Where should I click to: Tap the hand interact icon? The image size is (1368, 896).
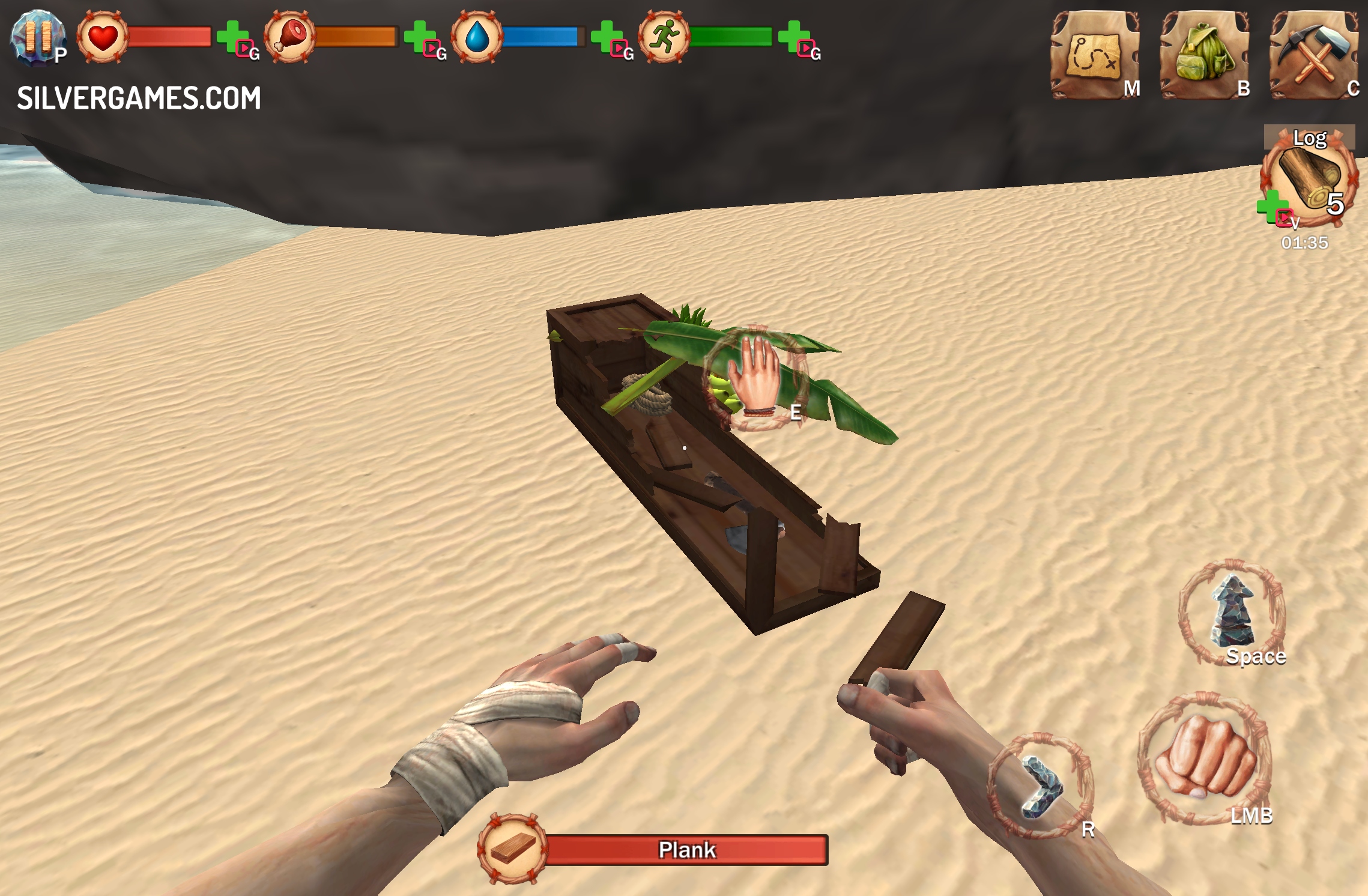755,378
